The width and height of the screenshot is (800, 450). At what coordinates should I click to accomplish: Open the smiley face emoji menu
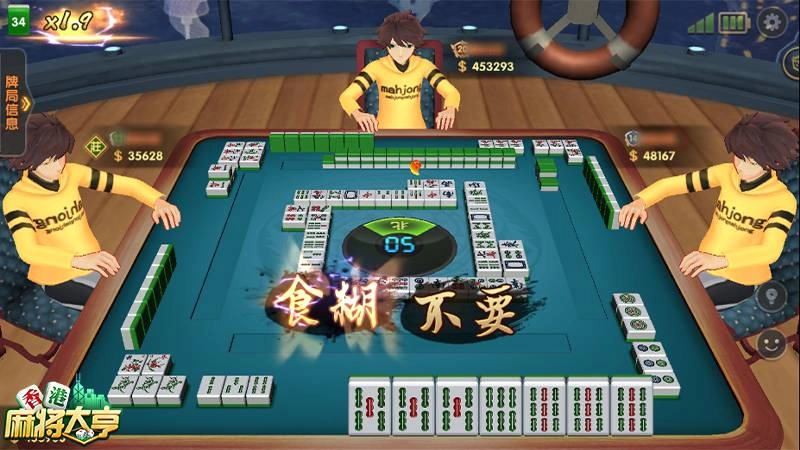(771, 345)
